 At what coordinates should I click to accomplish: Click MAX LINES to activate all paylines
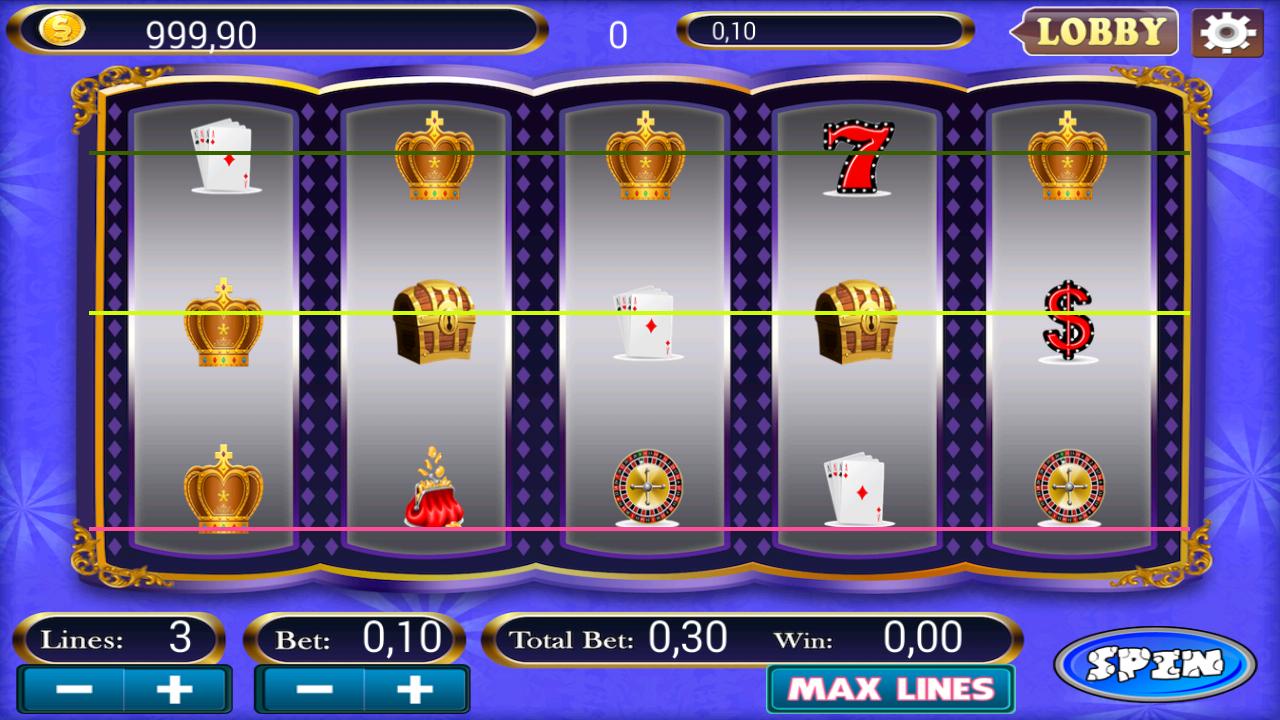point(888,689)
